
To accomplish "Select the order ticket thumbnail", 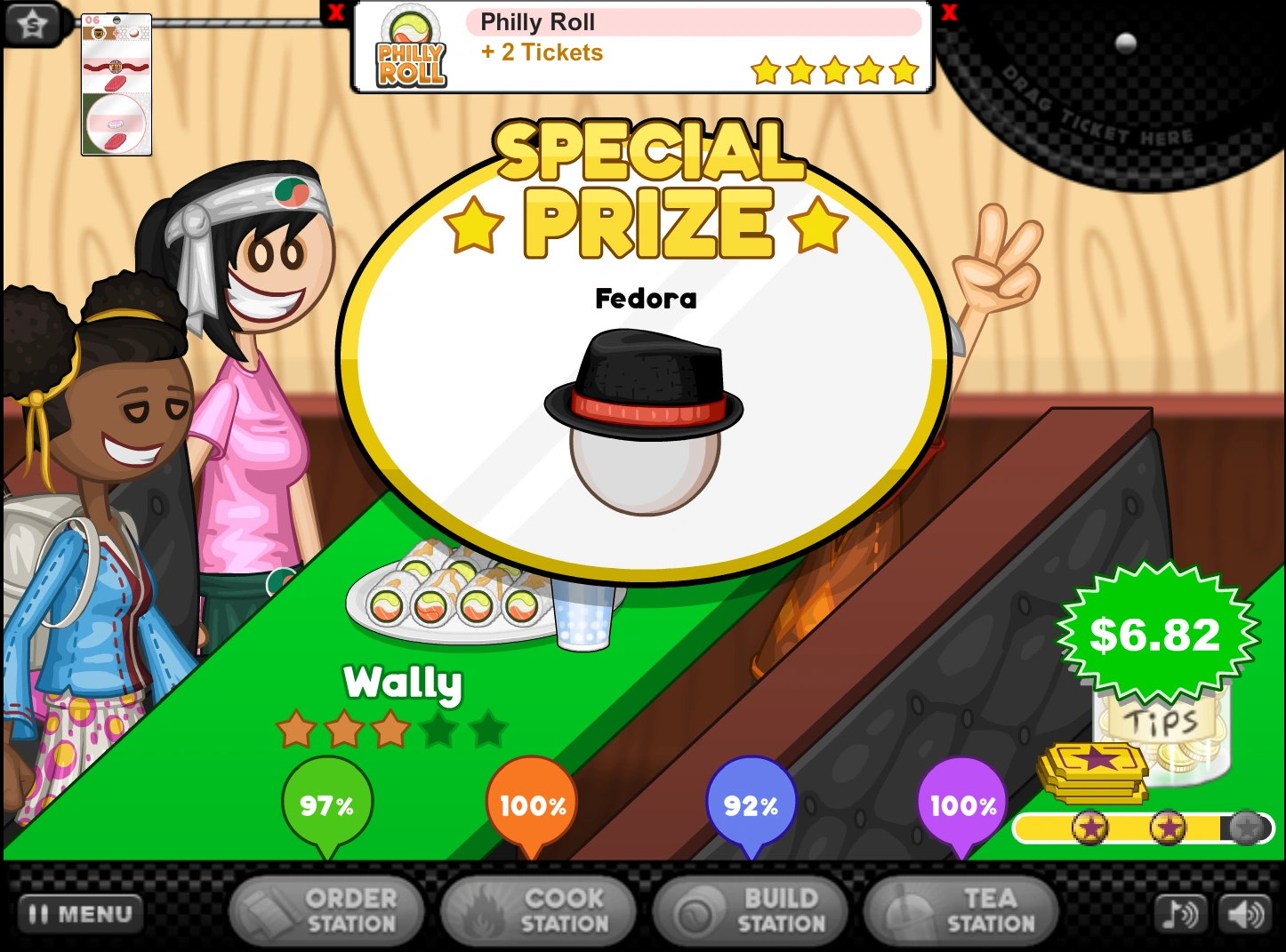I will [117, 85].
